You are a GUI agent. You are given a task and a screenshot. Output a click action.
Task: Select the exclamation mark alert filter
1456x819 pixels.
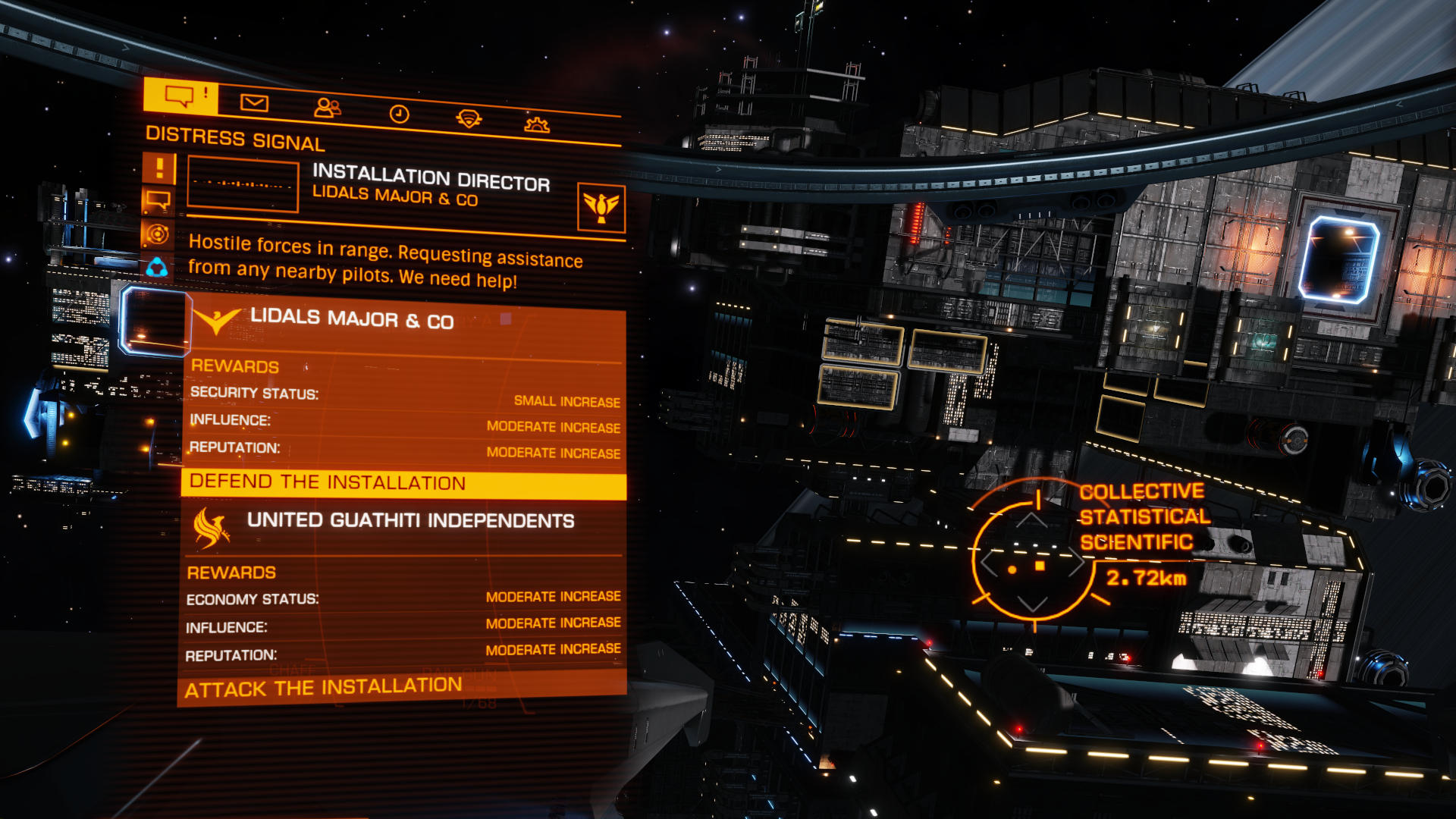(159, 168)
